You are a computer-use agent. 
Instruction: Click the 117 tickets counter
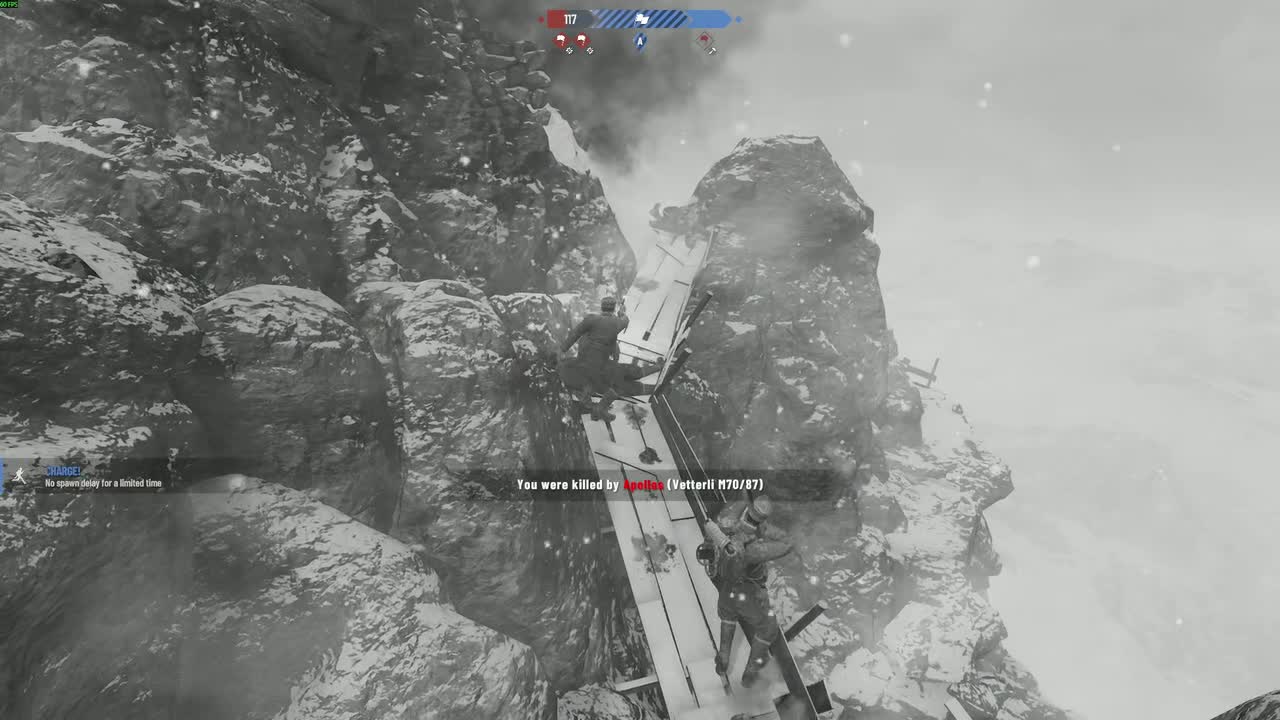[x=569, y=18]
